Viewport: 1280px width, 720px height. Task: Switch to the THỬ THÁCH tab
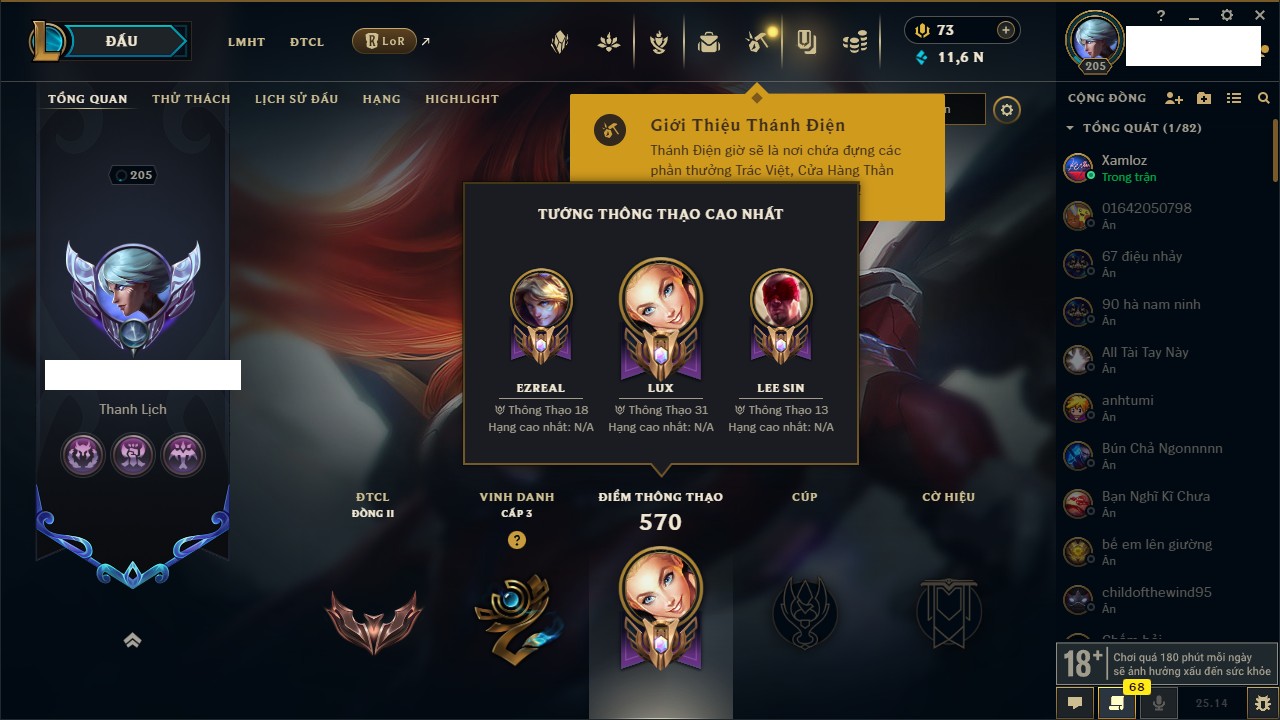[191, 99]
